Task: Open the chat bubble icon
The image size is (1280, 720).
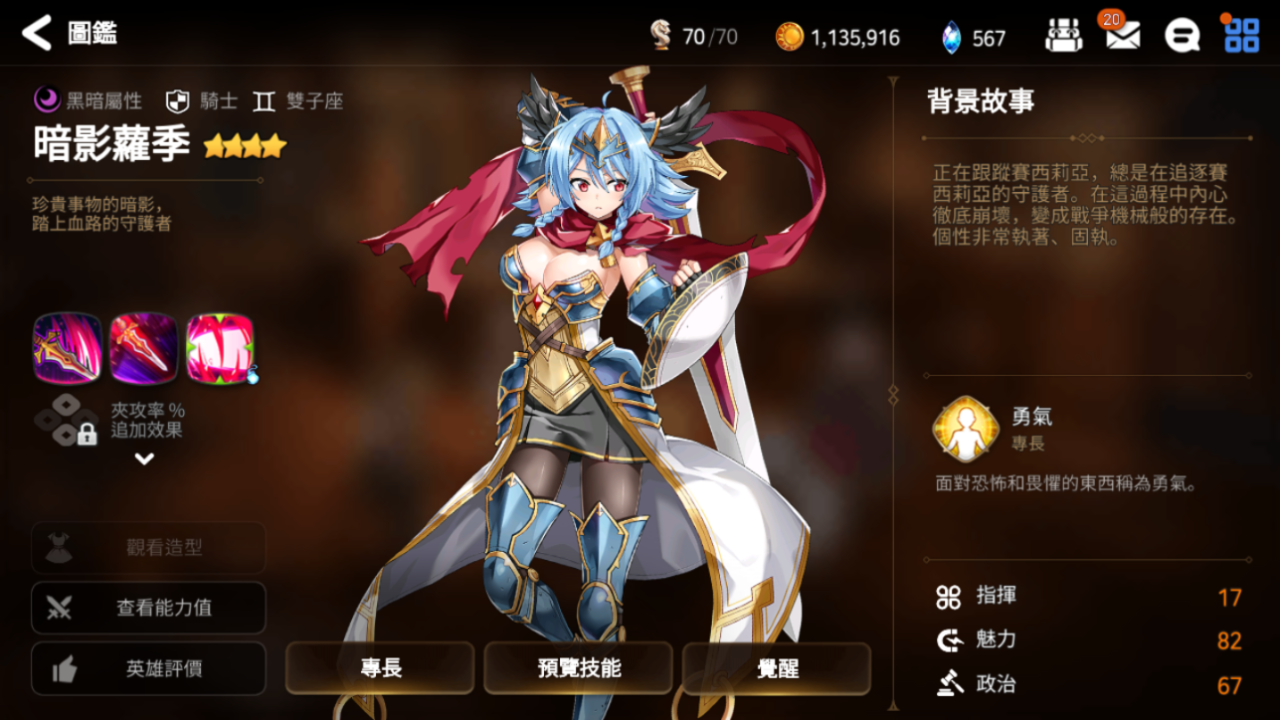Action: tap(1182, 34)
